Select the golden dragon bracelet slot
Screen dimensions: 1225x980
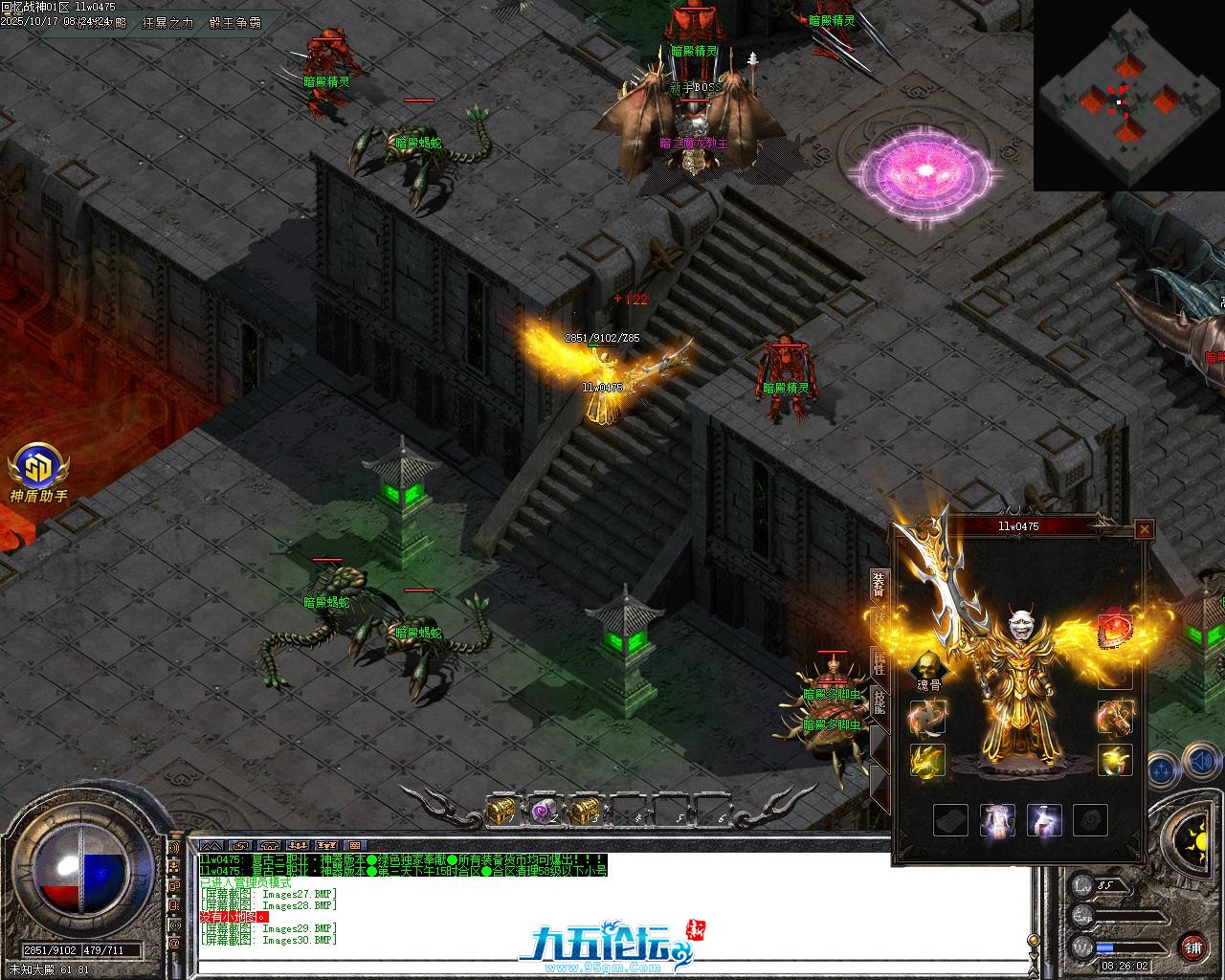[927, 761]
